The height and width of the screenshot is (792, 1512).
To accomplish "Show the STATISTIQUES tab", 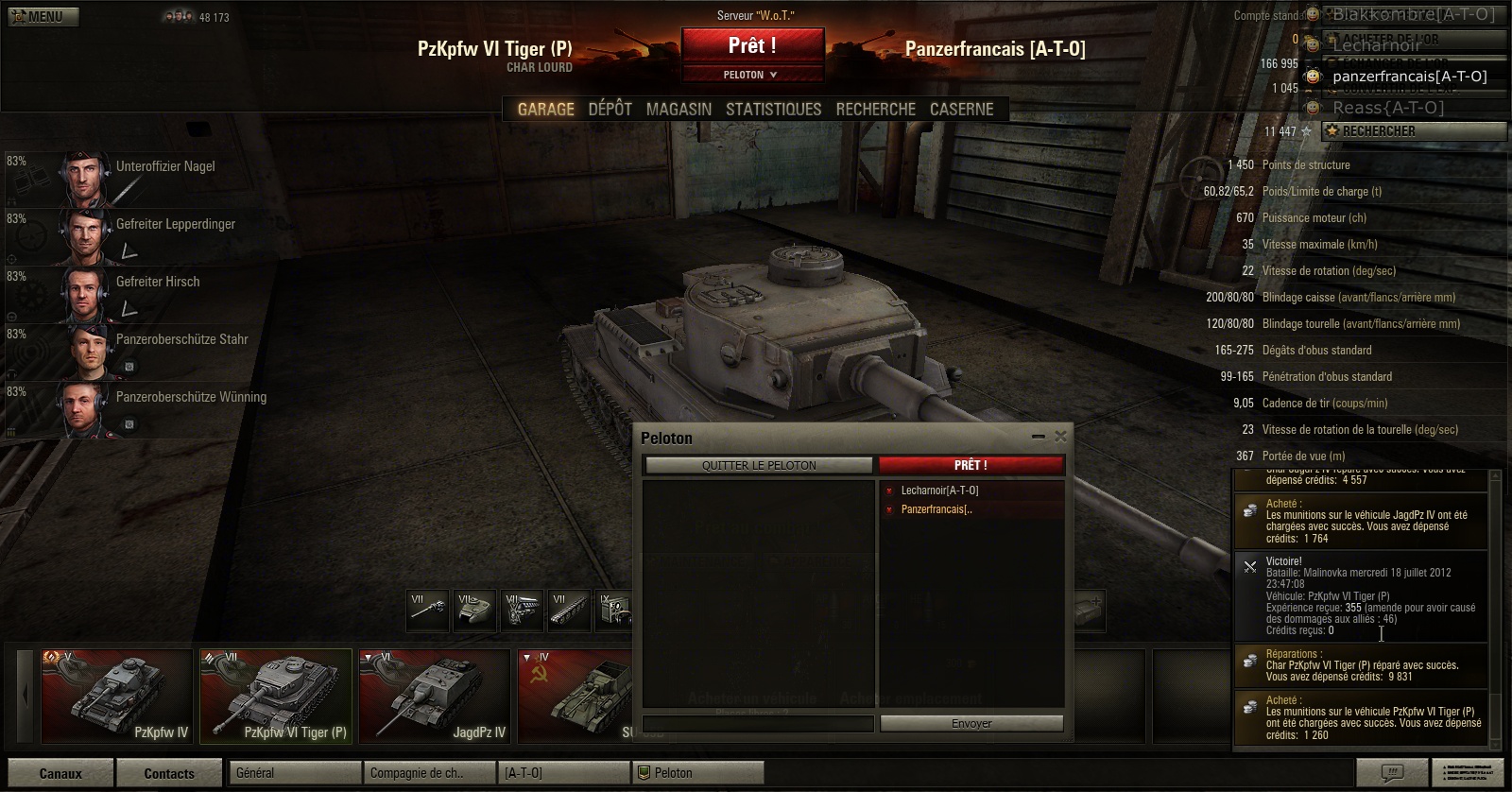I will [773, 109].
